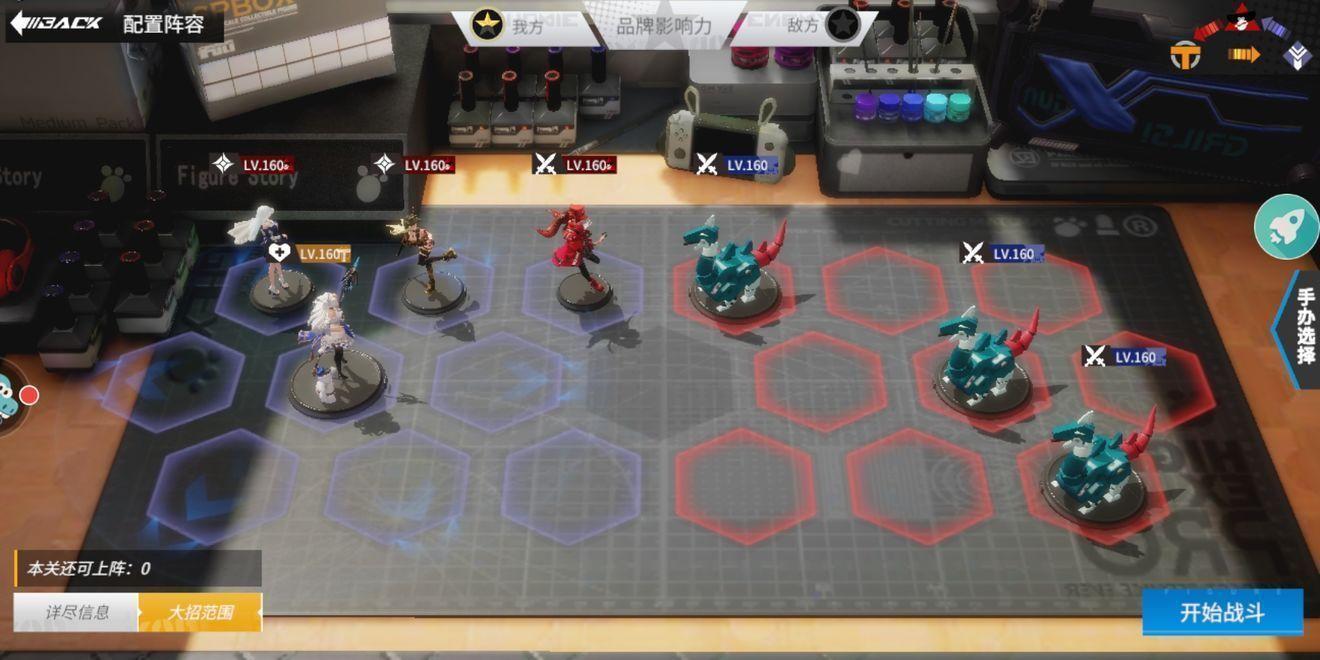
Task: Click the purple diamond class icon
Action: tap(1297, 56)
